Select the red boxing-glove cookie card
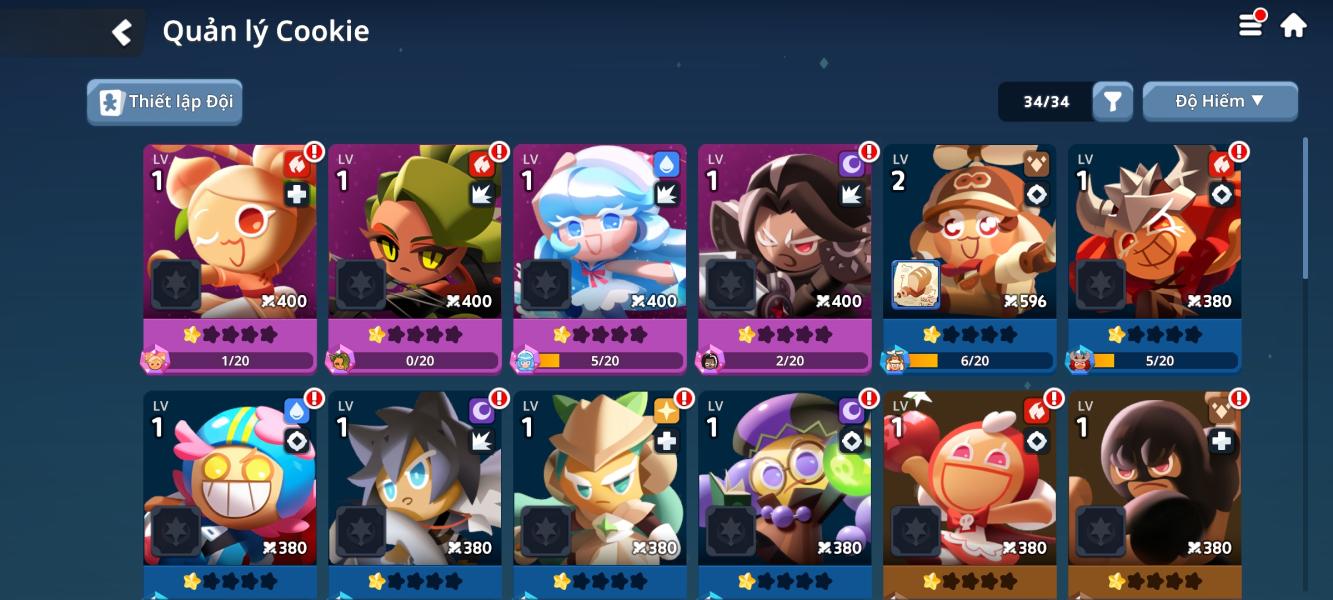Screen dimensions: 1333x600 pyautogui.click(x=970, y=490)
